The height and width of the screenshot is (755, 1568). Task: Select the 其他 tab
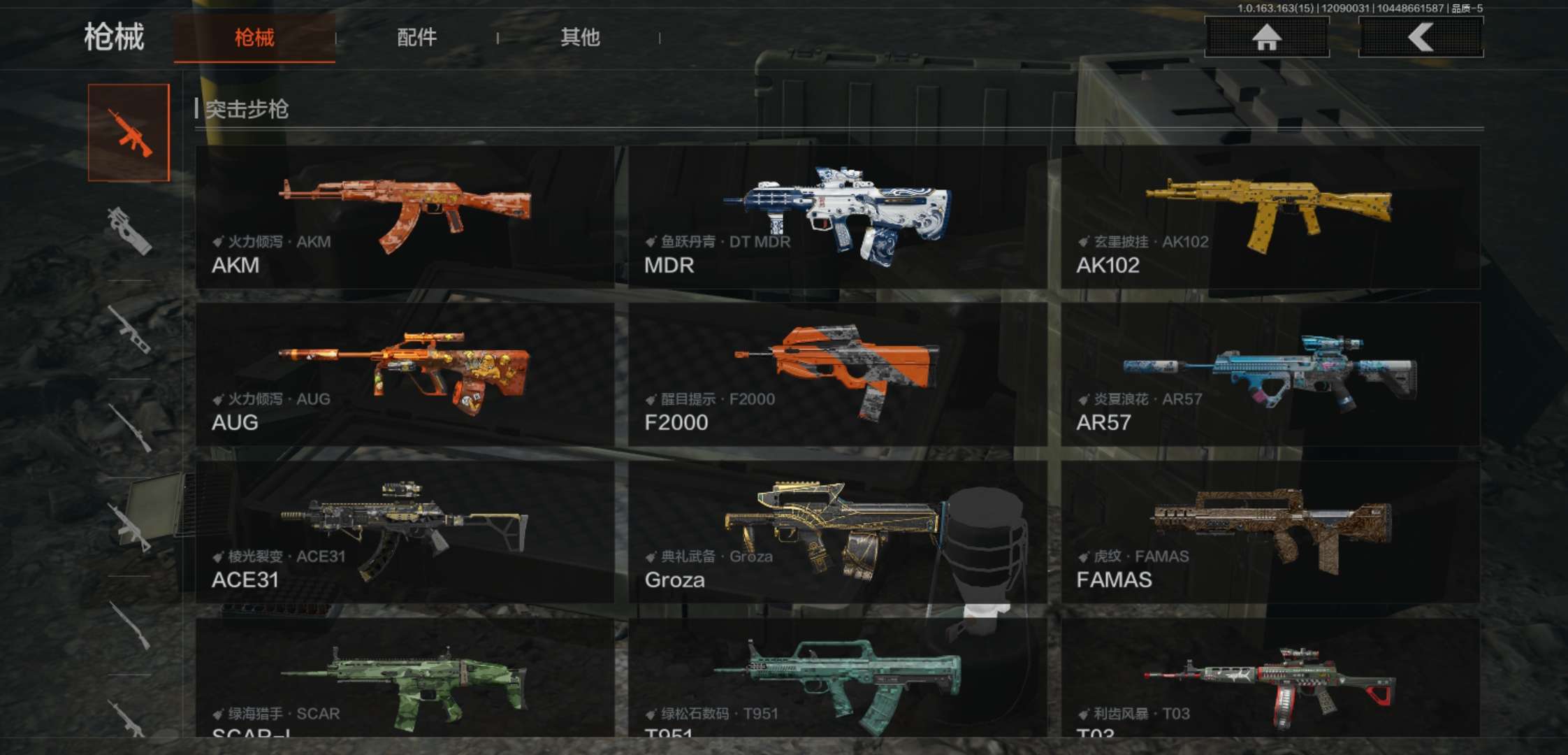(x=580, y=38)
